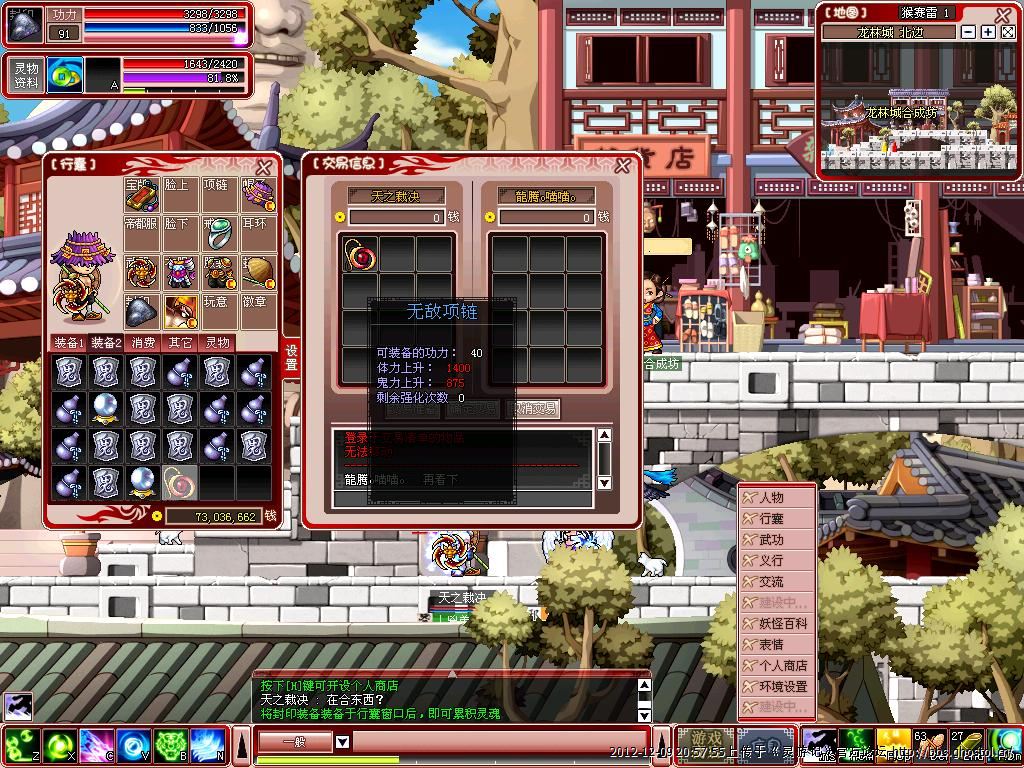Screen dimensions: 1024x768
Task: Choose the red necklace in the inventory grid
Action: point(180,483)
